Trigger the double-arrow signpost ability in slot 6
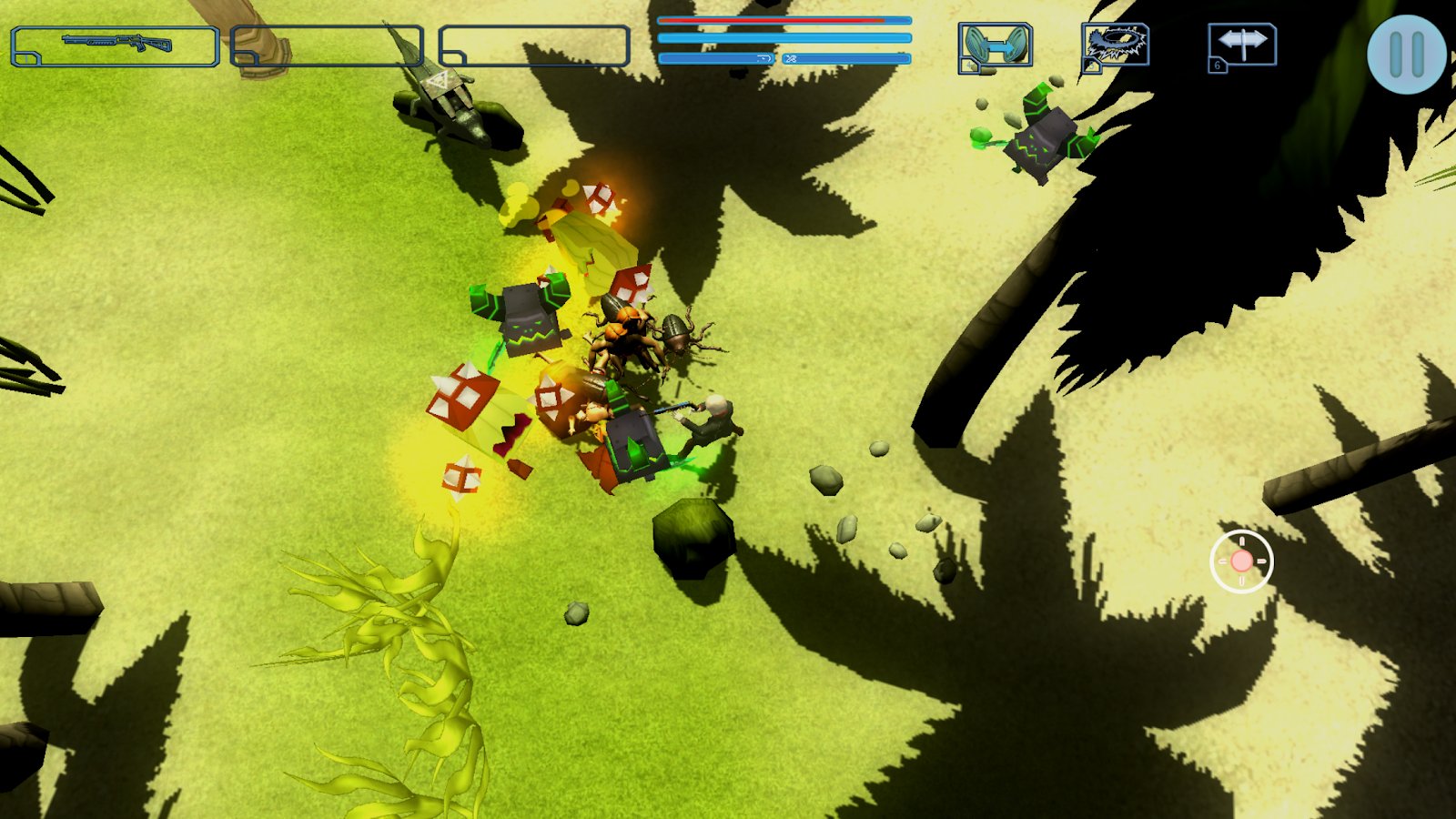This screenshot has width=1456, height=819. tap(1242, 45)
